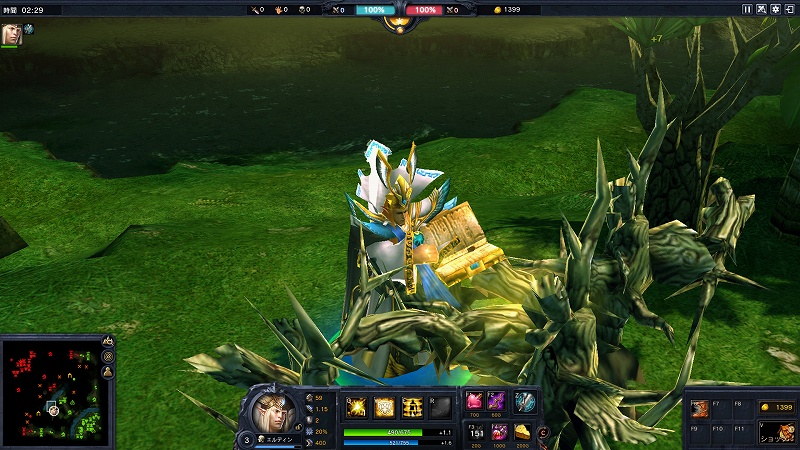This screenshot has height=450, width=800.
Task: Use the purple staff item
Action: (x=497, y=403)
